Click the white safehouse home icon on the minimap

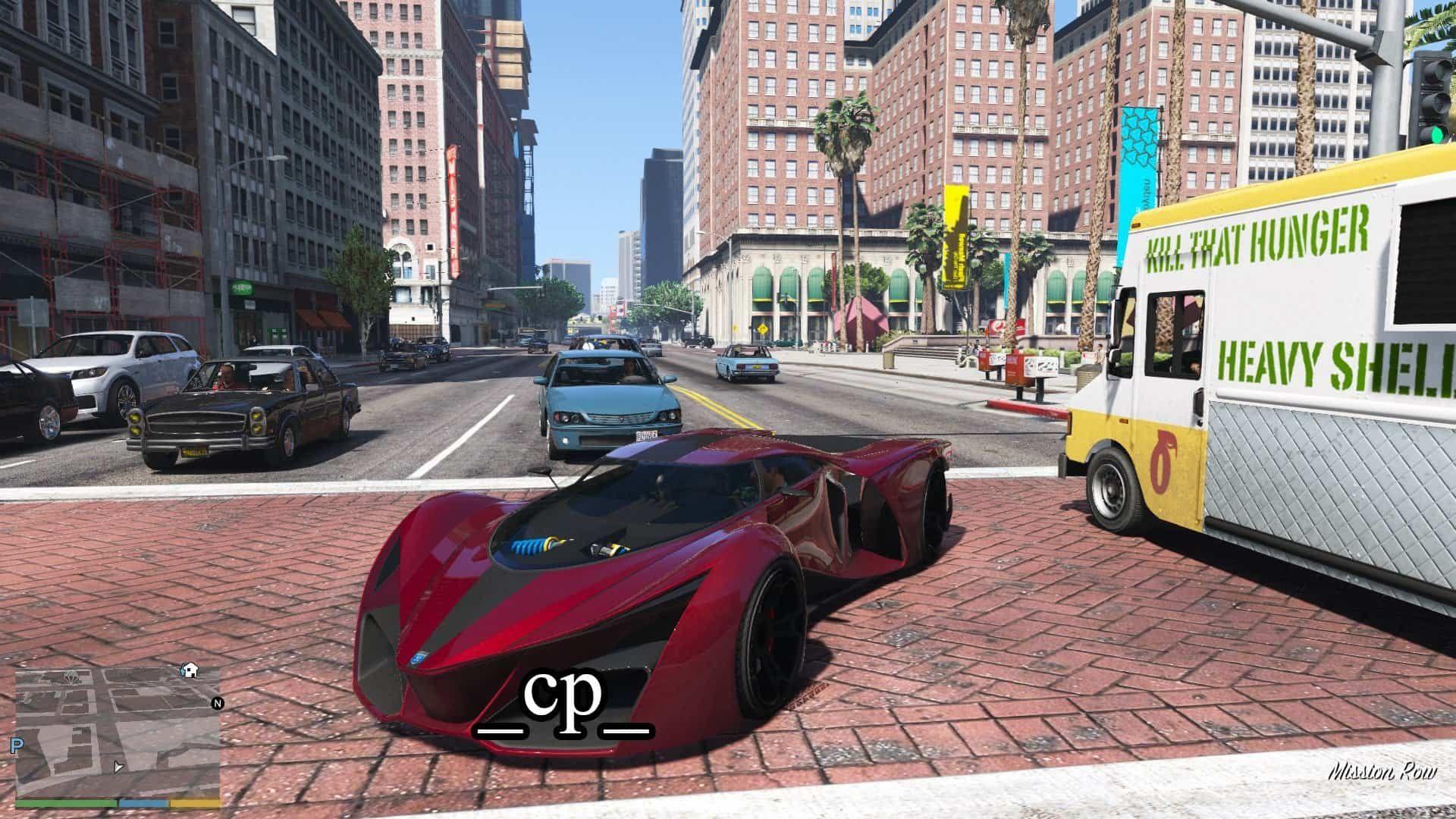(190, 670)
